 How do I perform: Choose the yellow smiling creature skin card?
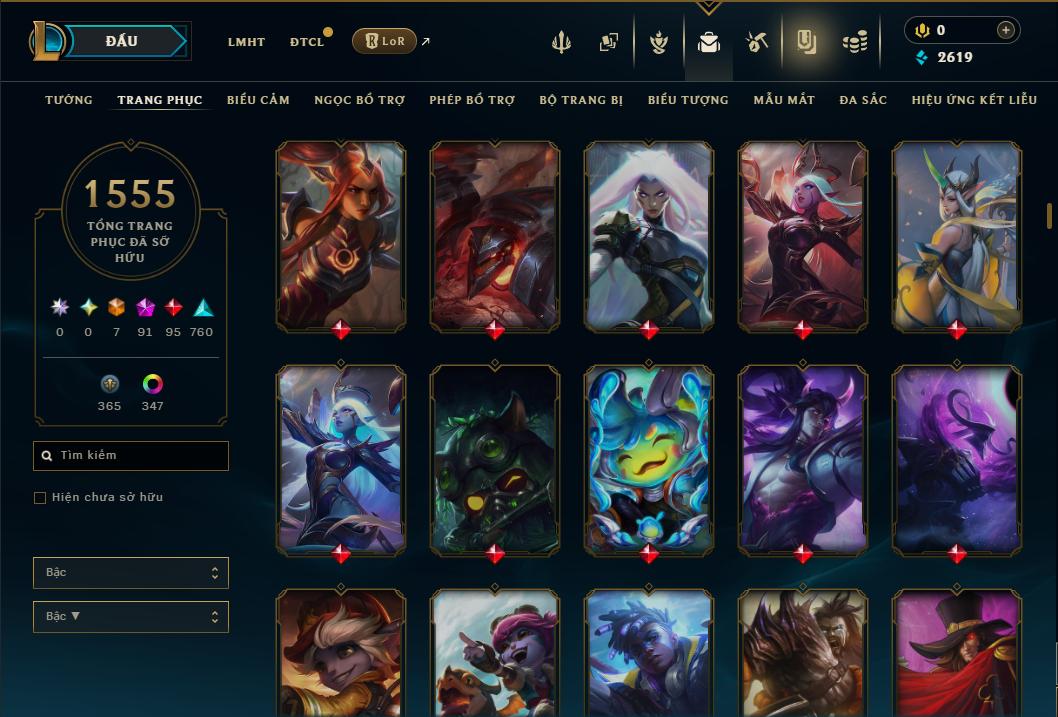[x=649, y=458]
